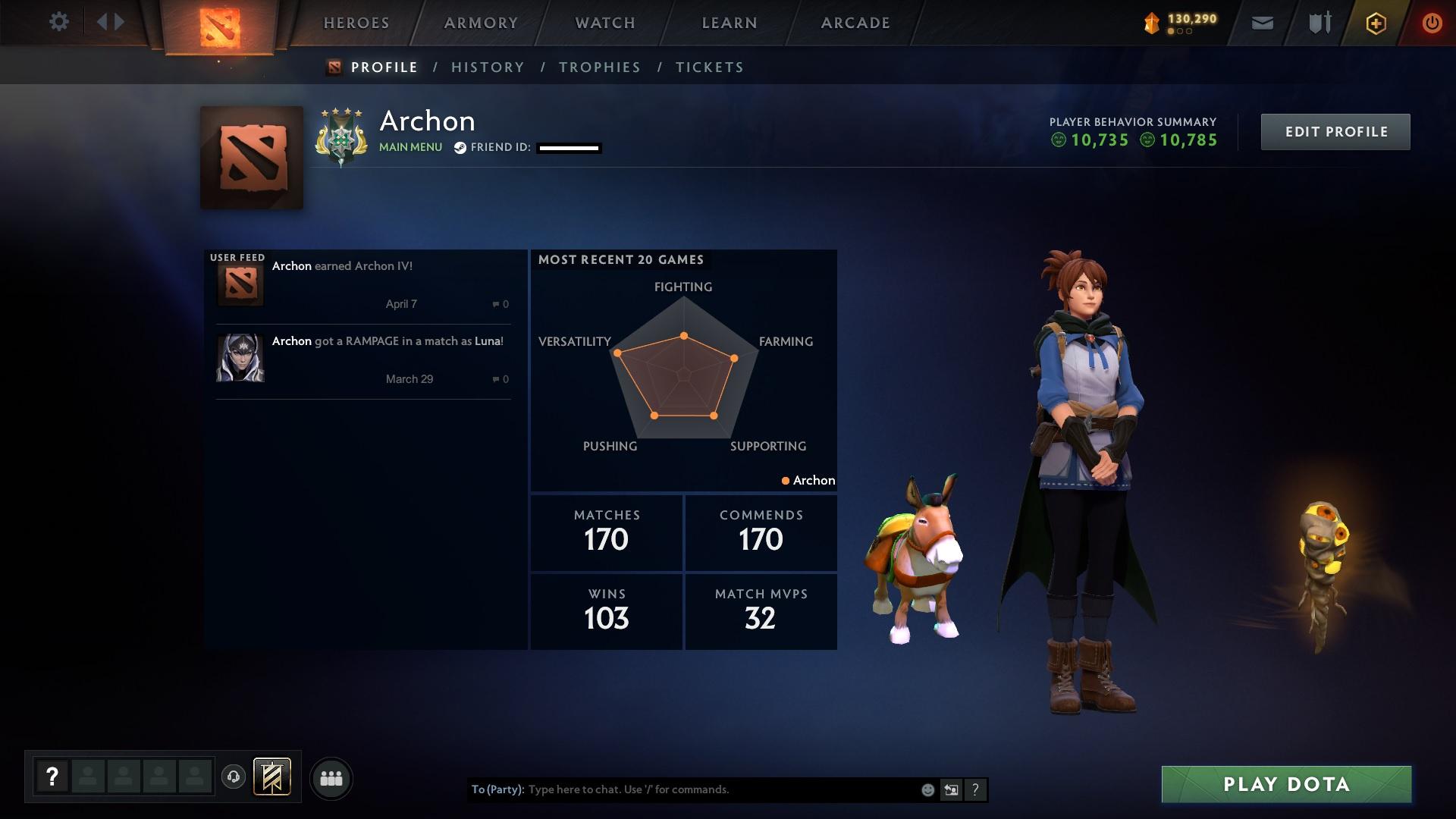1456x819 pixels.
Task: Click the power button icon
Action: point(1432,23)
